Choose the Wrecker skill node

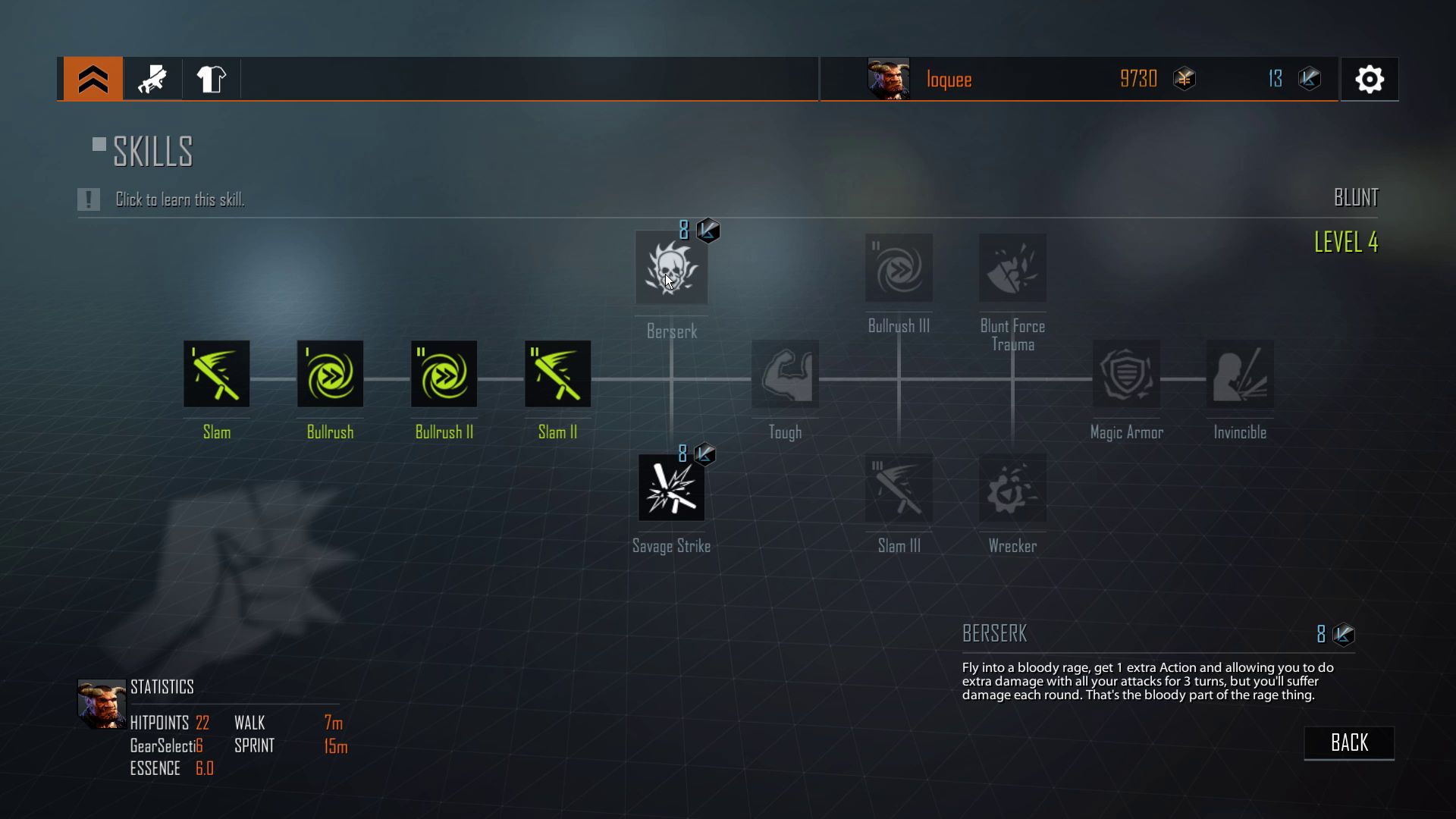pyautogui.click(x=1013, y=488)
